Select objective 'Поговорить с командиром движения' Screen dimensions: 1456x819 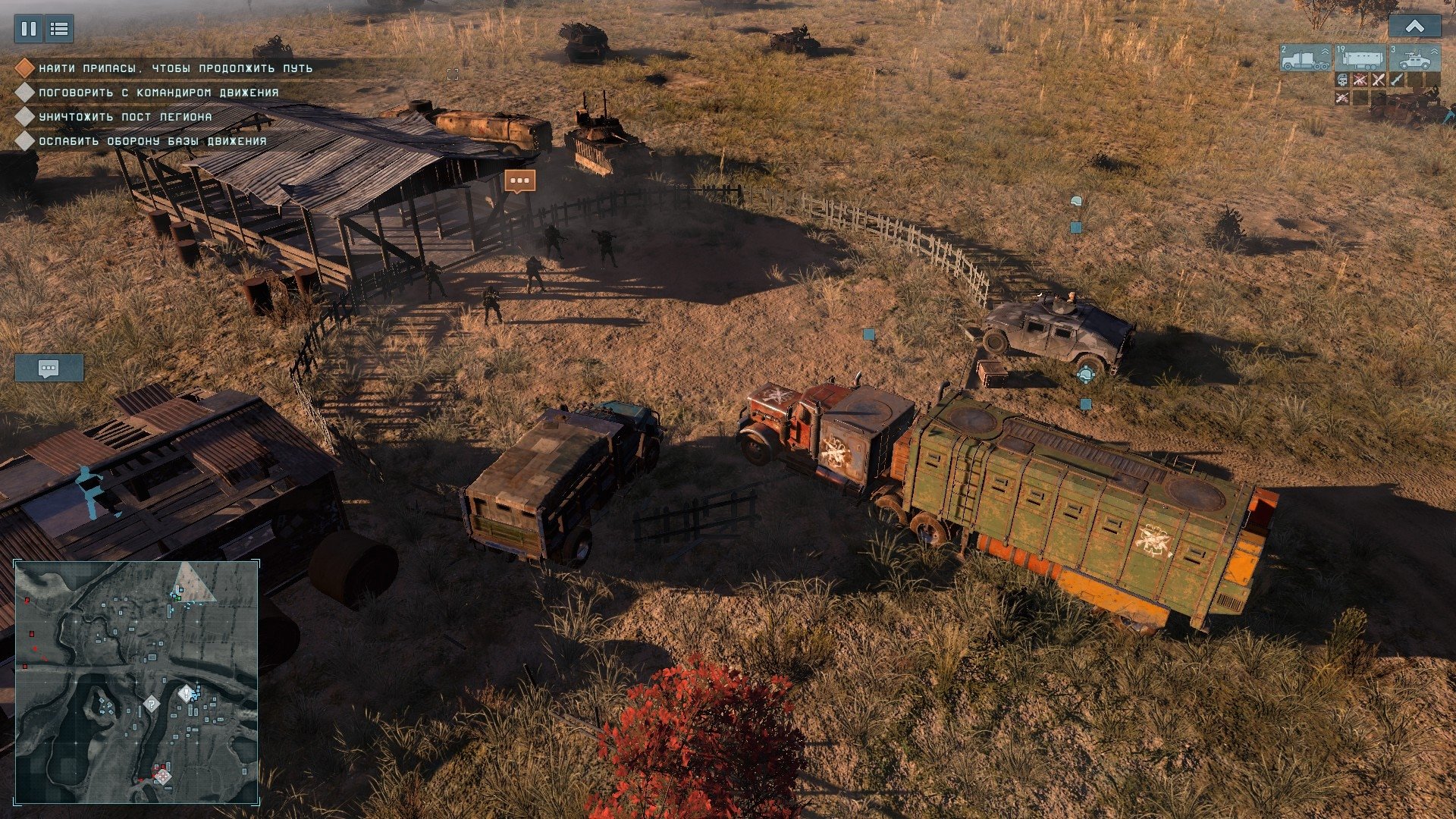(158, 93)
